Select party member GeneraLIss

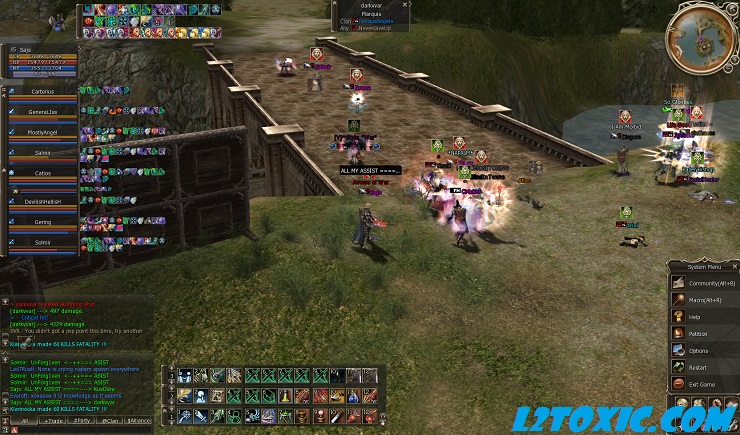[x=41, y=111]
